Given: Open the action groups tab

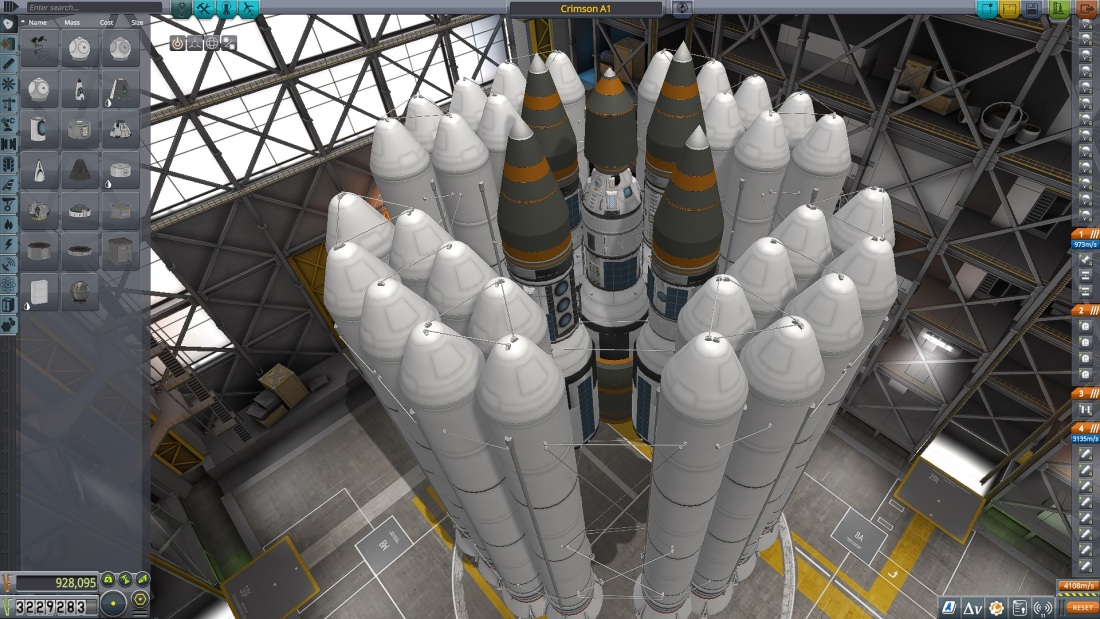Looking at the screenshot, I should click(x=204, y=9).
